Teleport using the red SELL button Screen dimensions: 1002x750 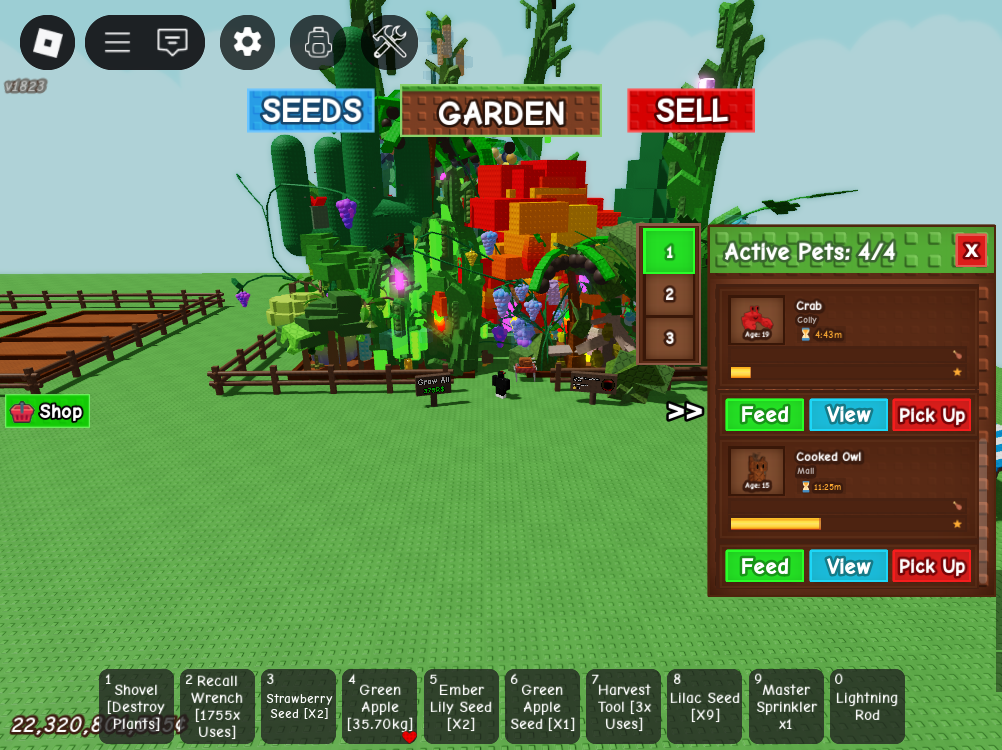tap(691, 110)
